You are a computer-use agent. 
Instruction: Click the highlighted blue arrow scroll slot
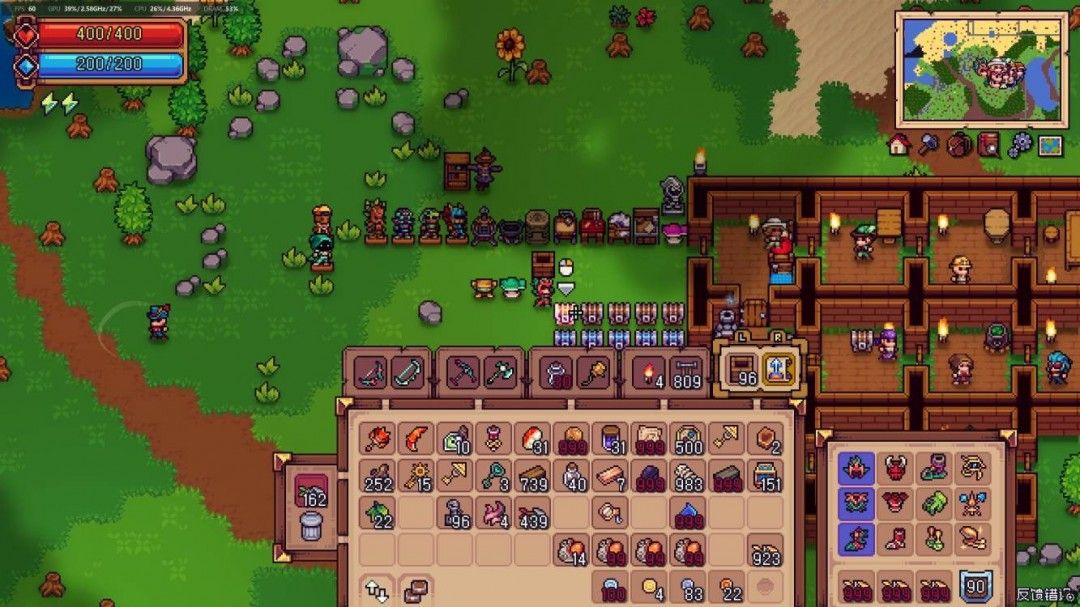779,370
